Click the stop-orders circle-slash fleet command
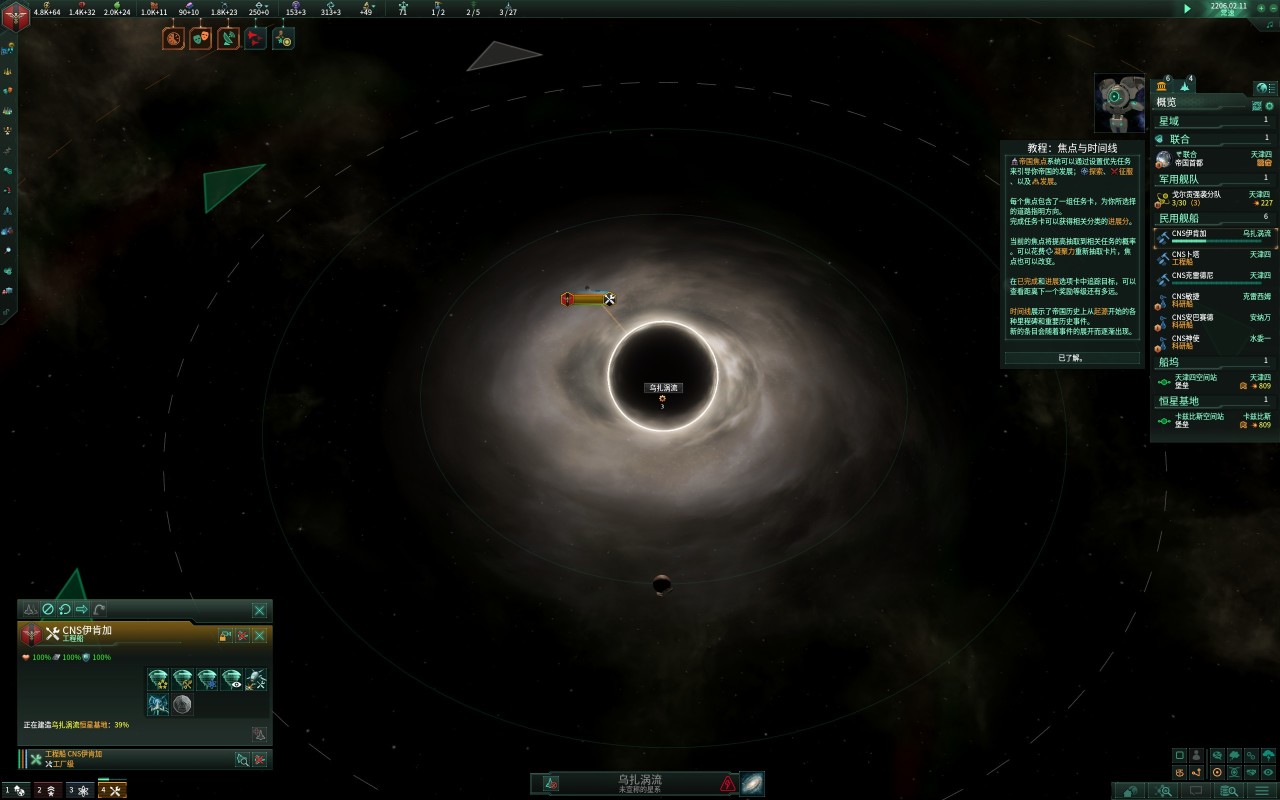Image resolution: width=1280 pixels, height=800 pixels. pos(47,609)
